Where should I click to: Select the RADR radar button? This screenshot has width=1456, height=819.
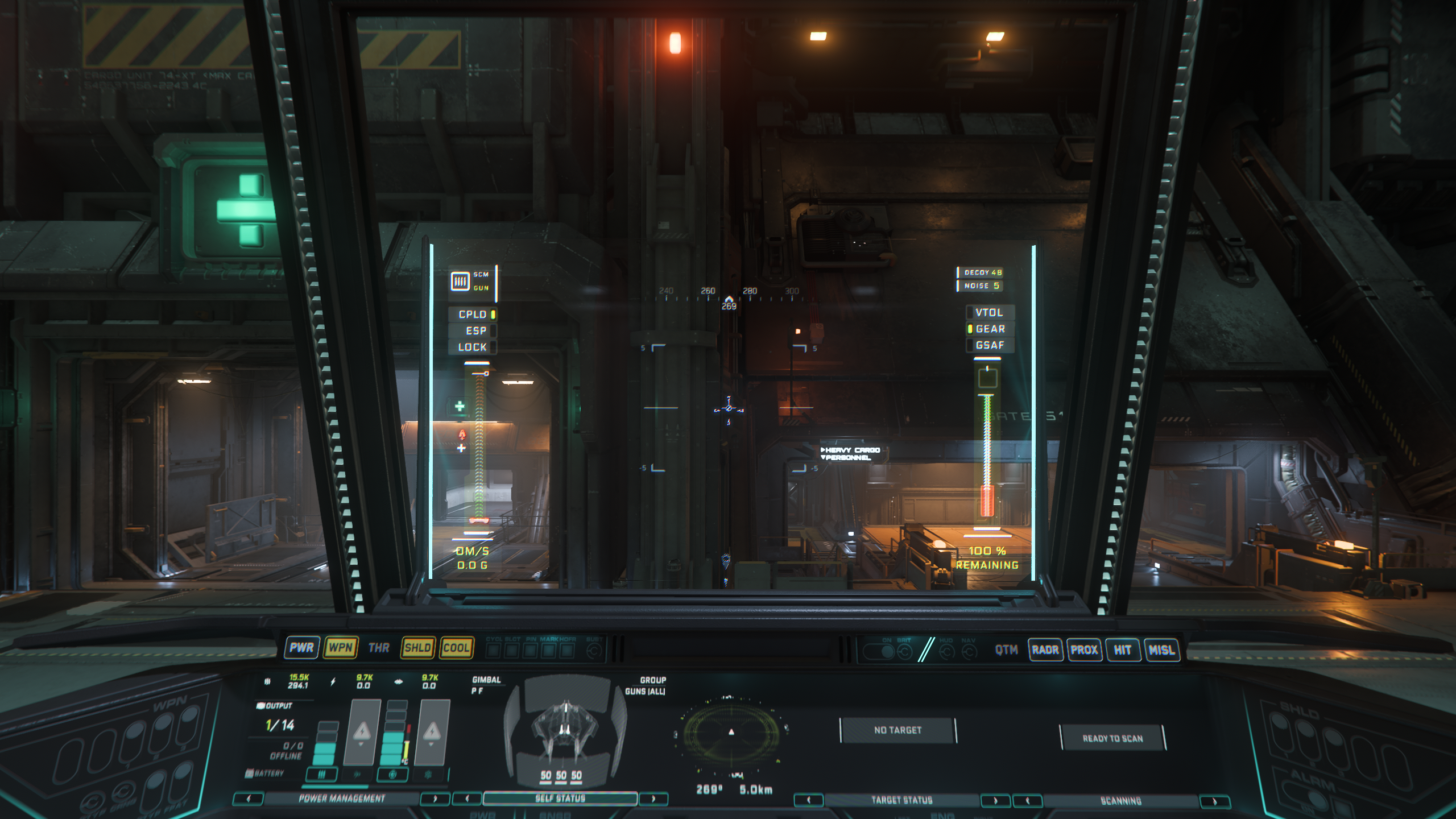(1045, 650)
